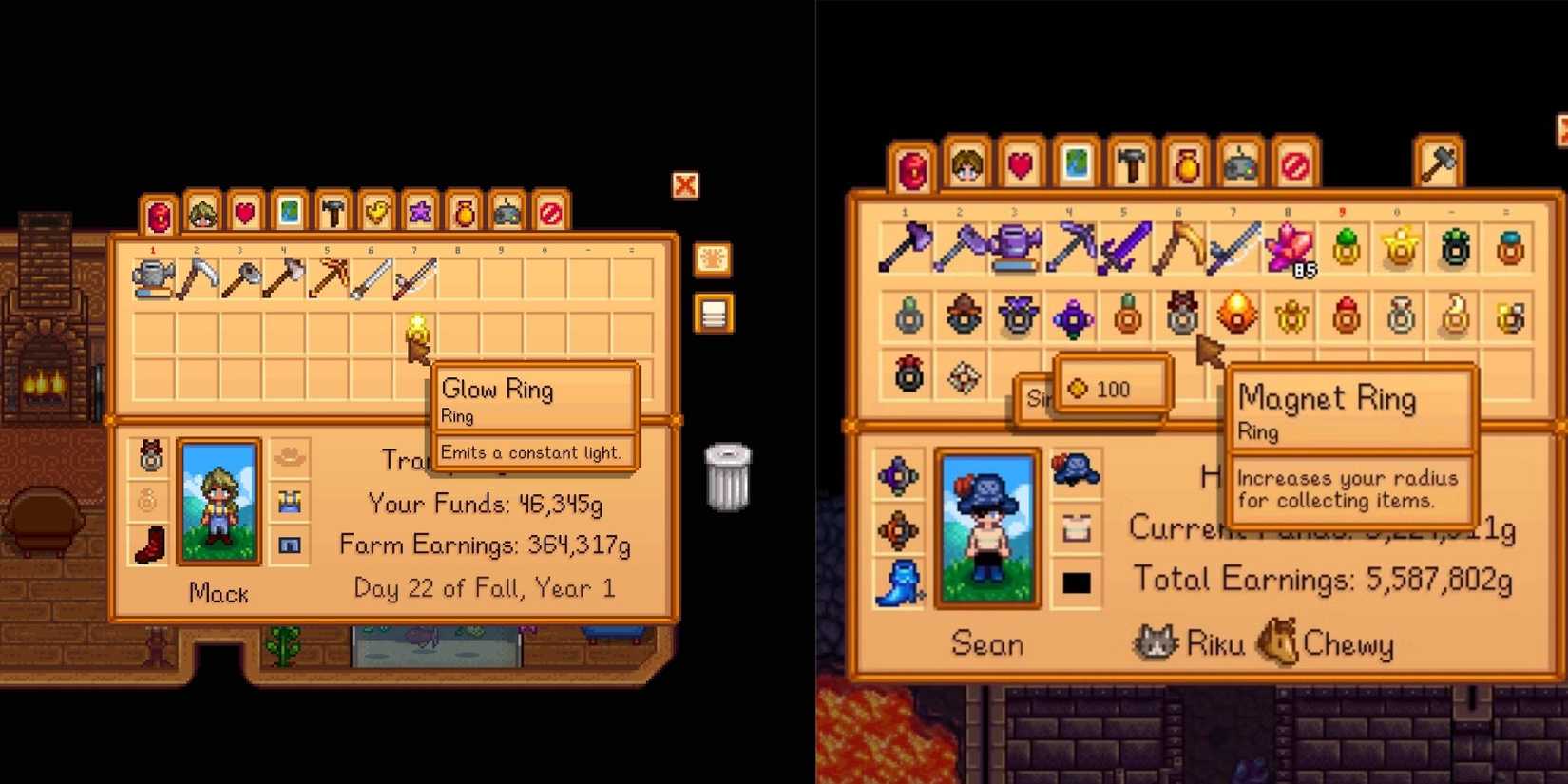1568x784 pixels.
Task: Click Sean's equipped blue hat slot
Action: click(1077, 472)
